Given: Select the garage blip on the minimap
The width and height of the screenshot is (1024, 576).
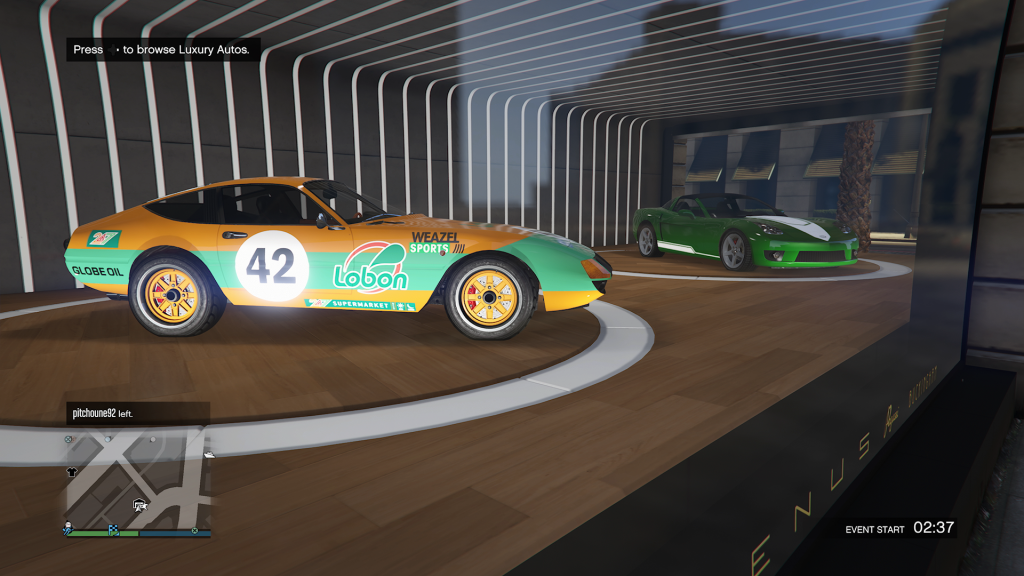Looking at the screenshot, I should coord(140,505).
